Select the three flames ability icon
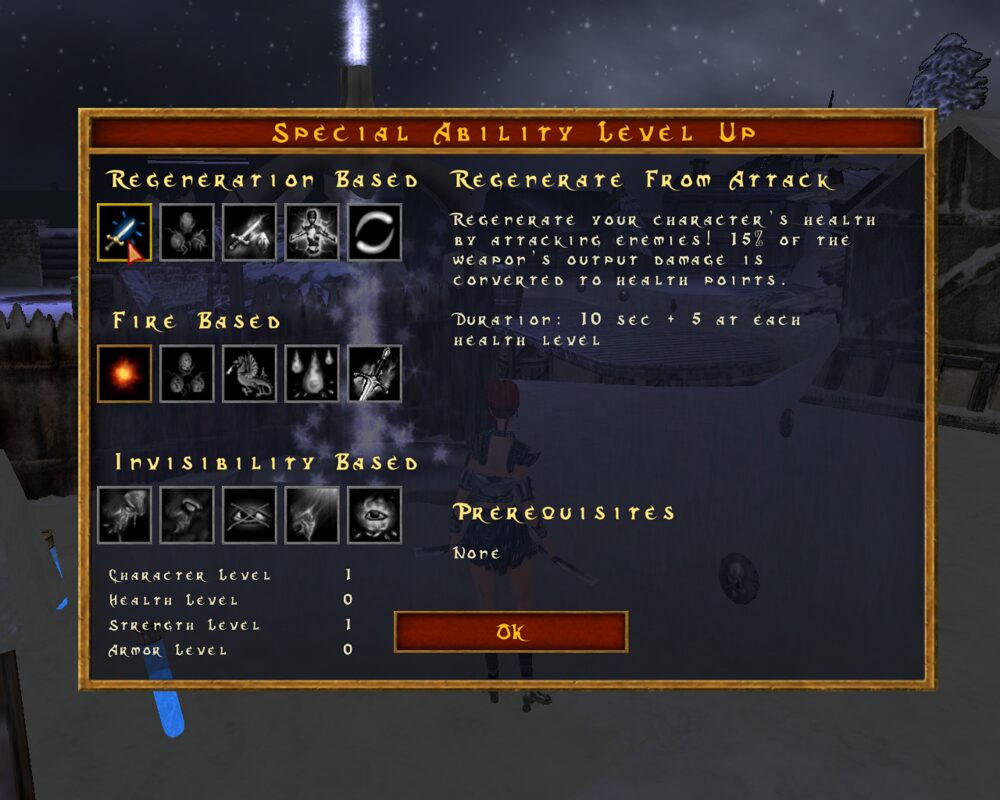 312,374
